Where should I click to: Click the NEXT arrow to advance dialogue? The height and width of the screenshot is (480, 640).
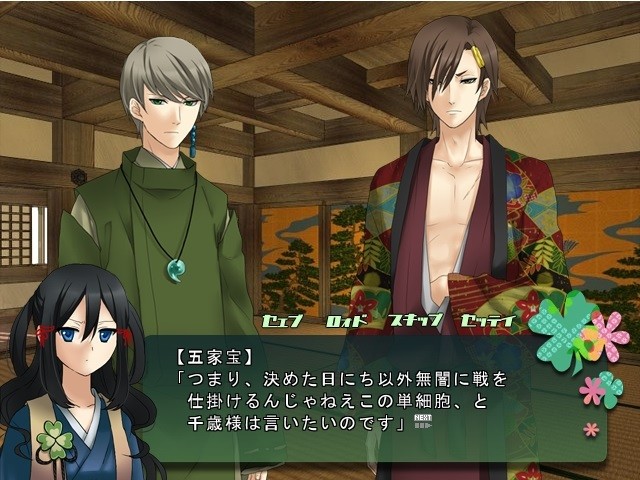(422, 421)
